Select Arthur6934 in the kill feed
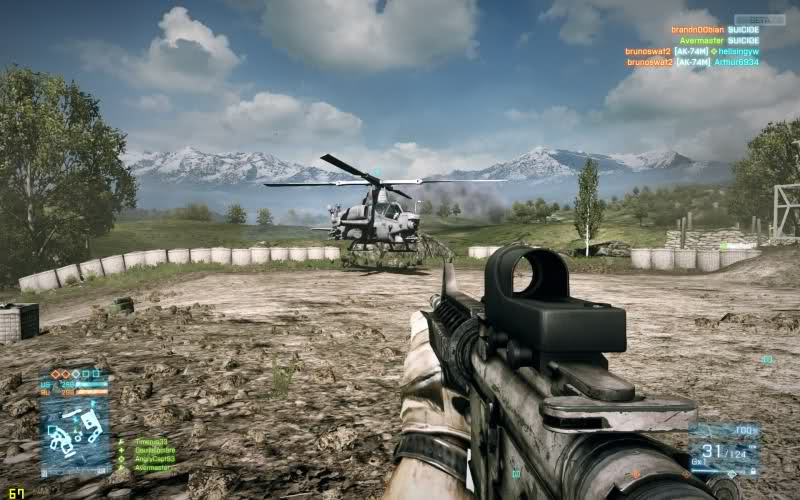Screen dimensions: 800x500 tap(736, 62)
